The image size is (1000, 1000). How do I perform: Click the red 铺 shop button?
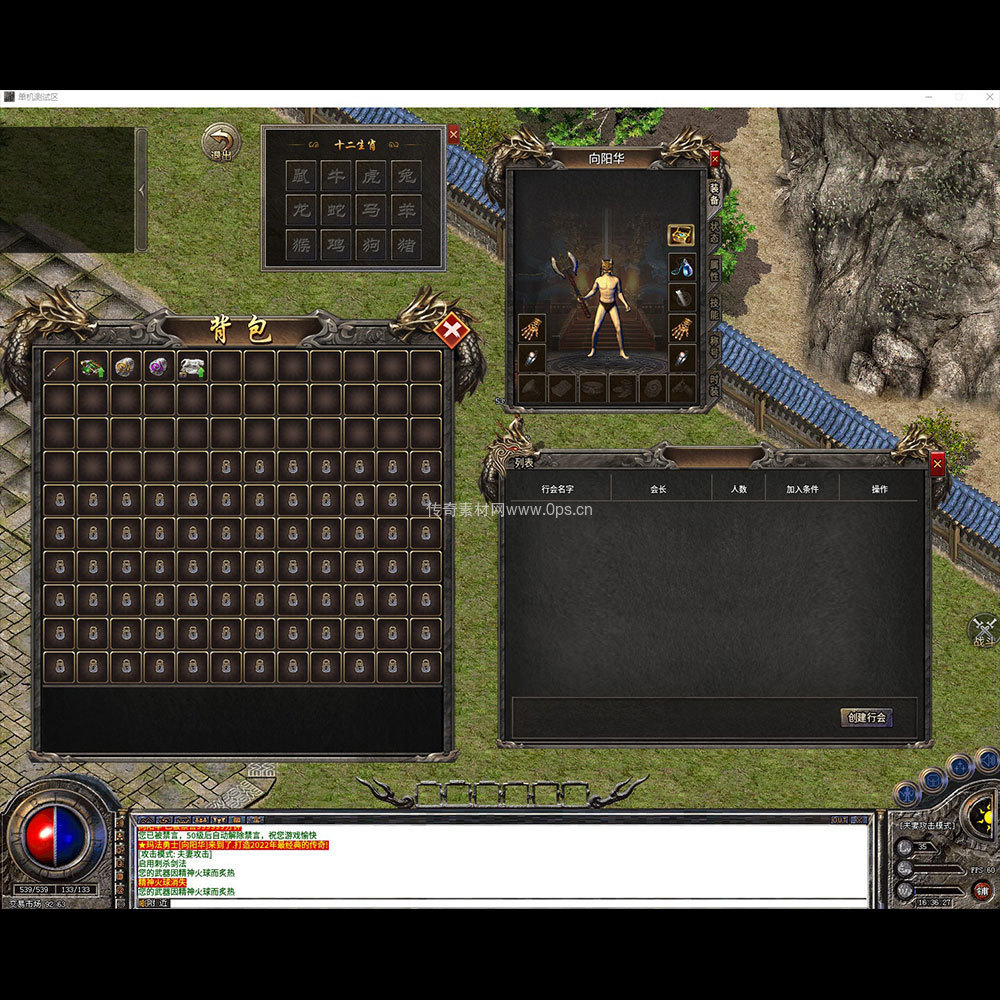[983, 890]
